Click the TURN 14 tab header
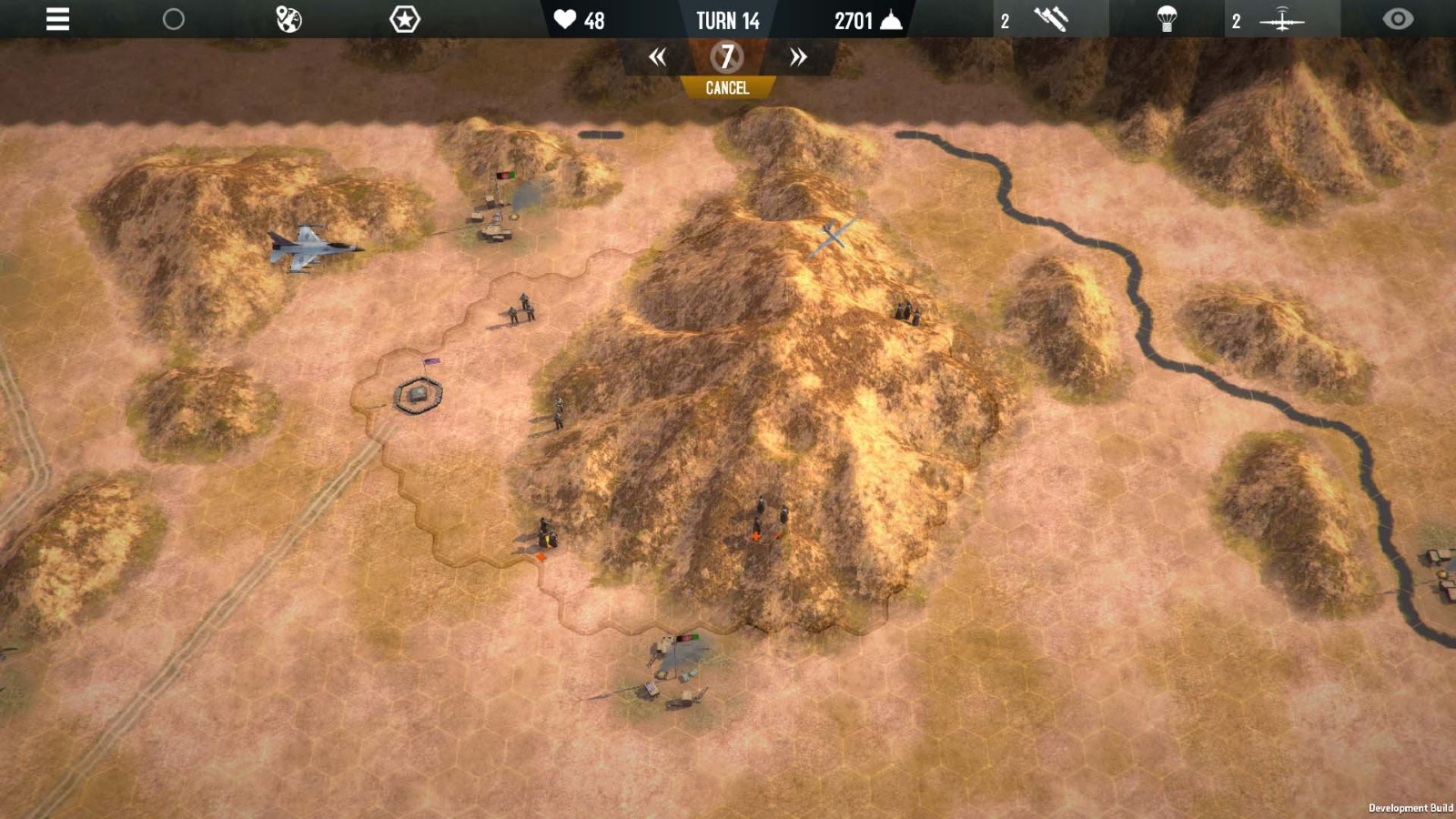Image resolution: width=1456 pixels, height=819 pixels. click(x=728, y=21)
